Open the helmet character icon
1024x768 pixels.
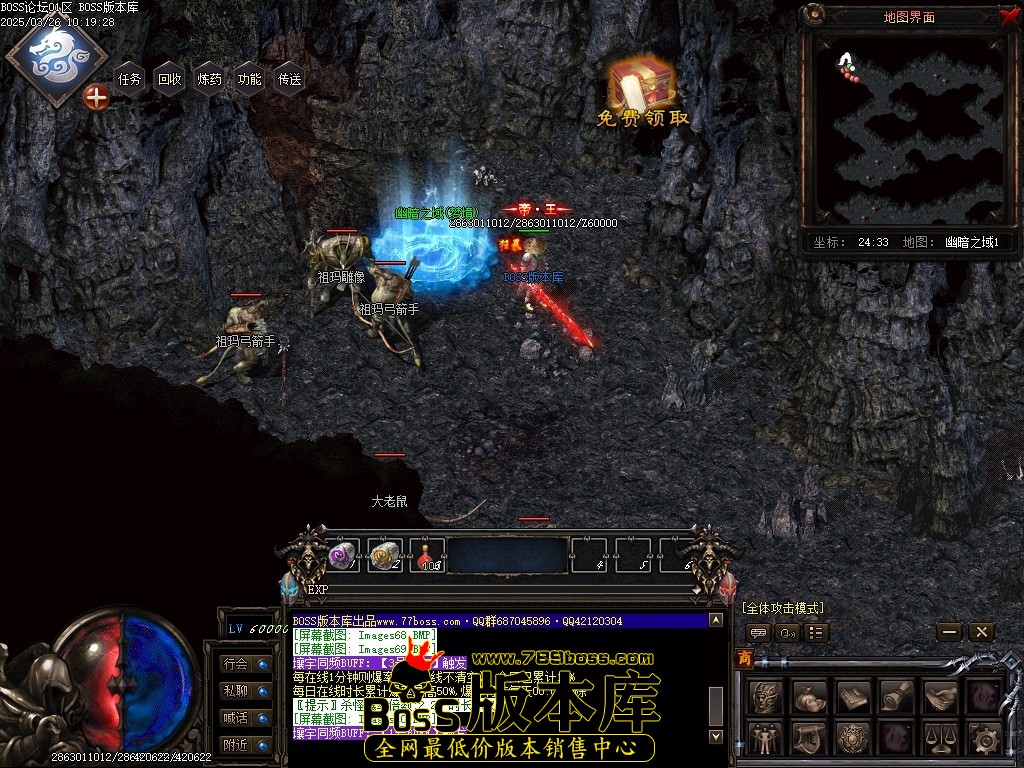coord(766,696)
